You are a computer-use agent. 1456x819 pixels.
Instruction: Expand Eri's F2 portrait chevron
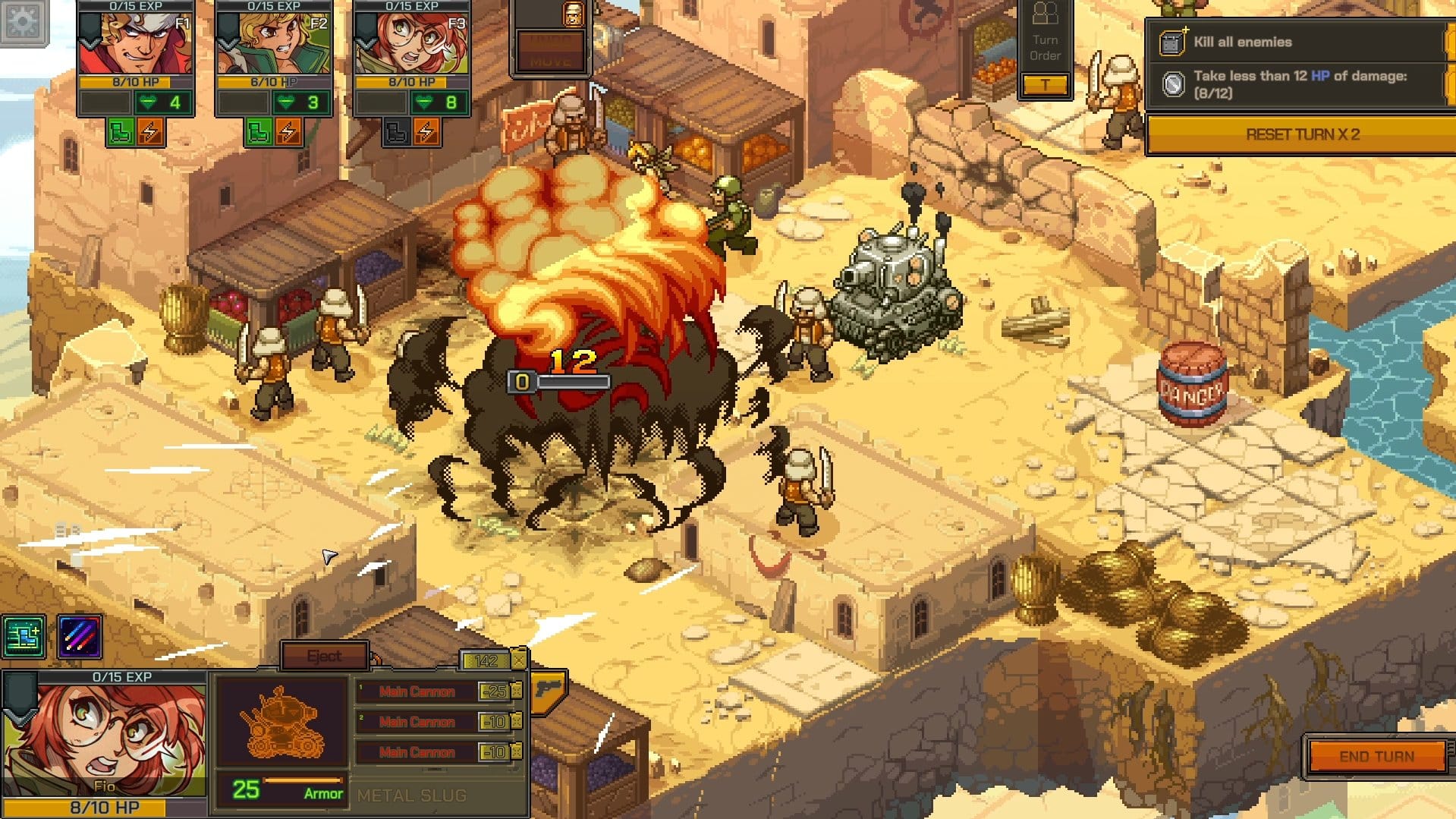click(230, 45)
